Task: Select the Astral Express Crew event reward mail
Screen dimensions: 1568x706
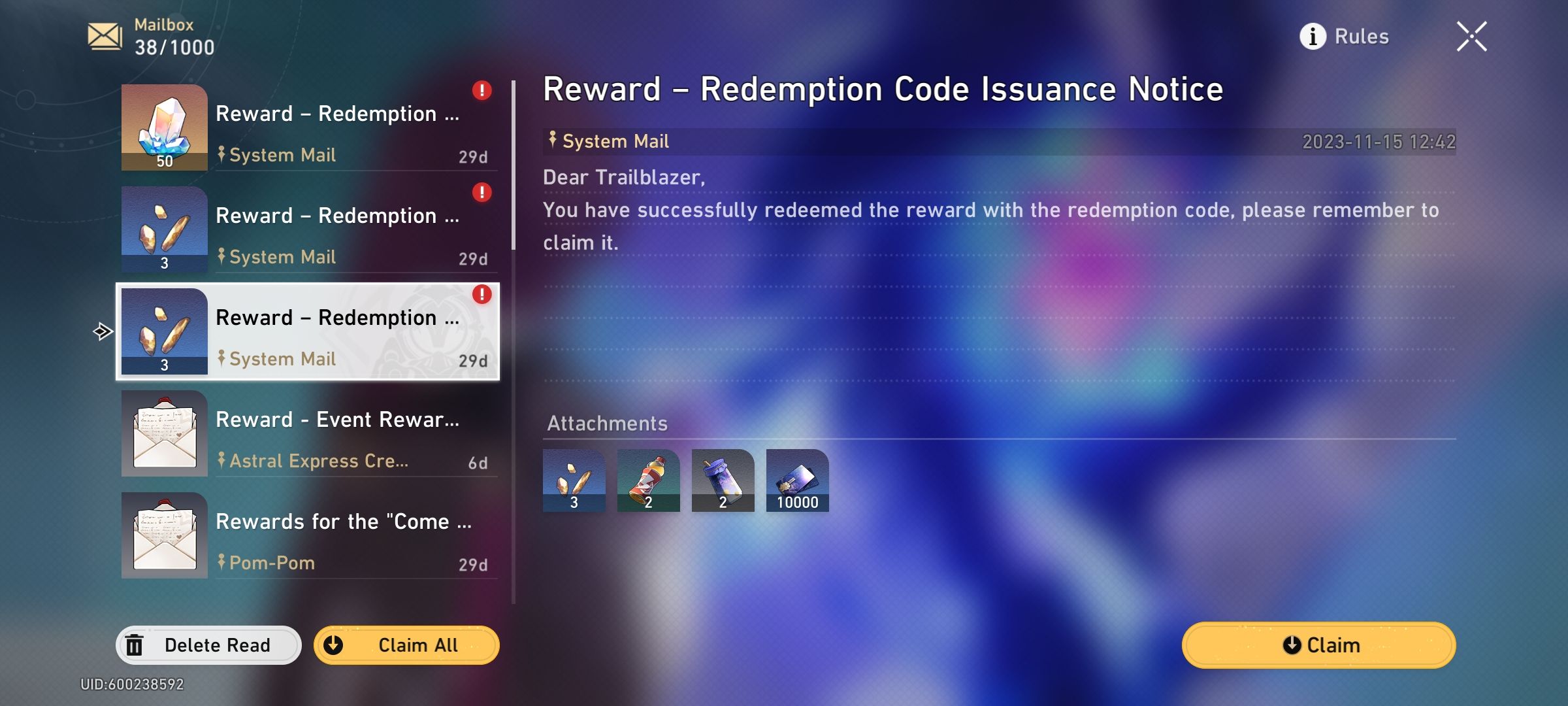Action: coord(307,435)
